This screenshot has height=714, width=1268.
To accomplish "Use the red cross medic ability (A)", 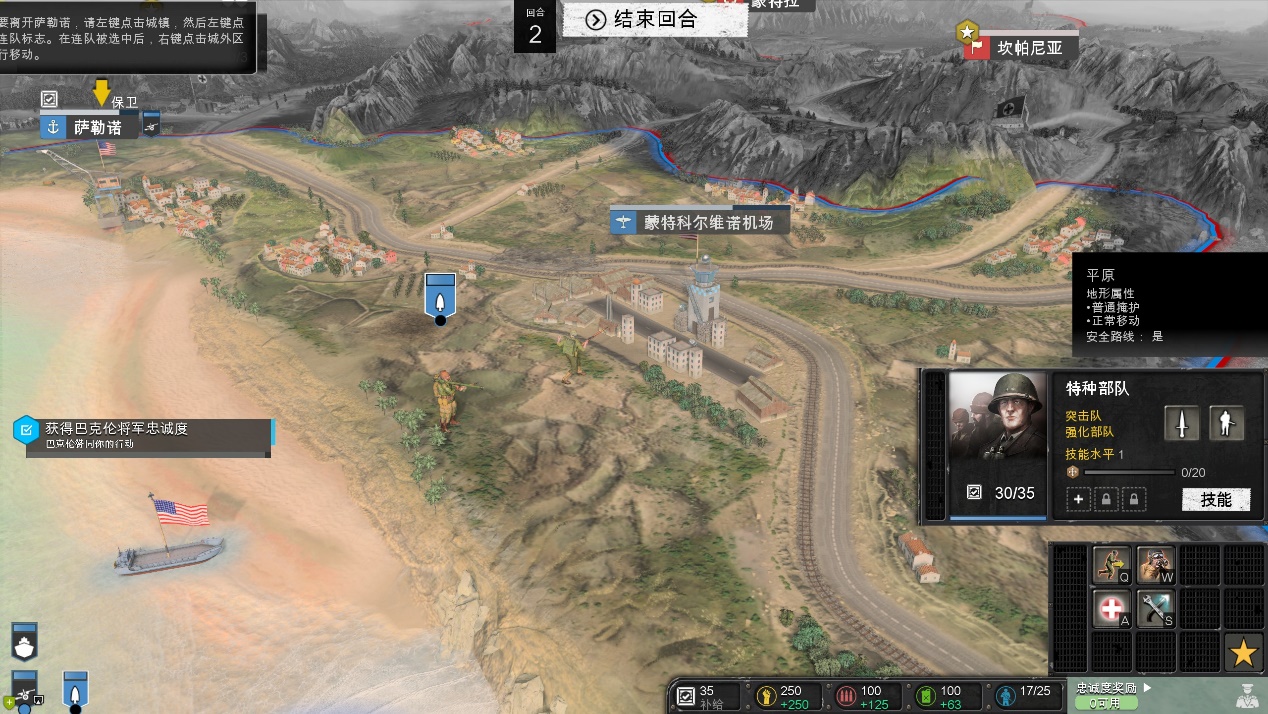I will pos(1111,608).
